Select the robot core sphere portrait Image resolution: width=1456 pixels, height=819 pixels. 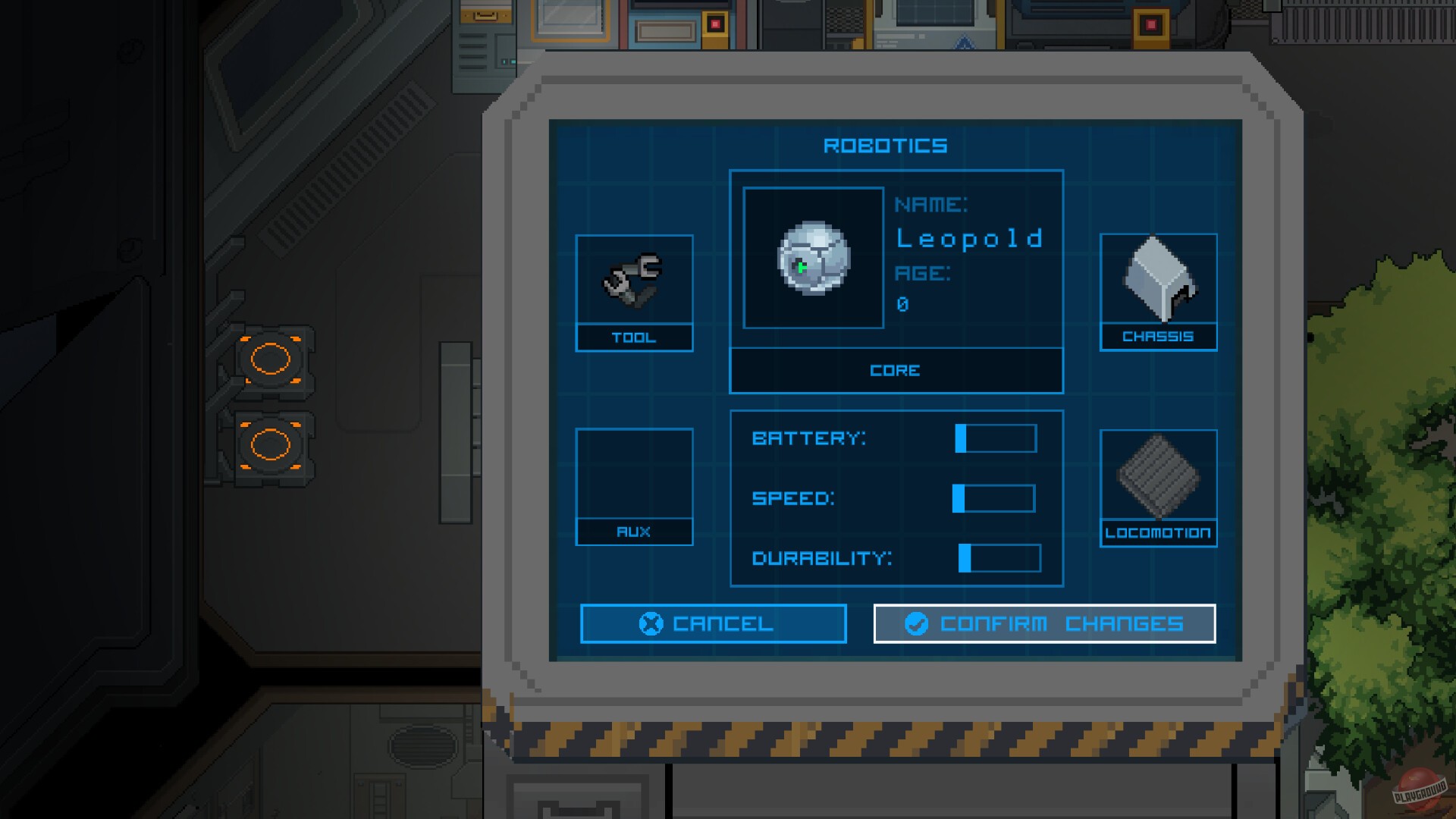point(813,258)
